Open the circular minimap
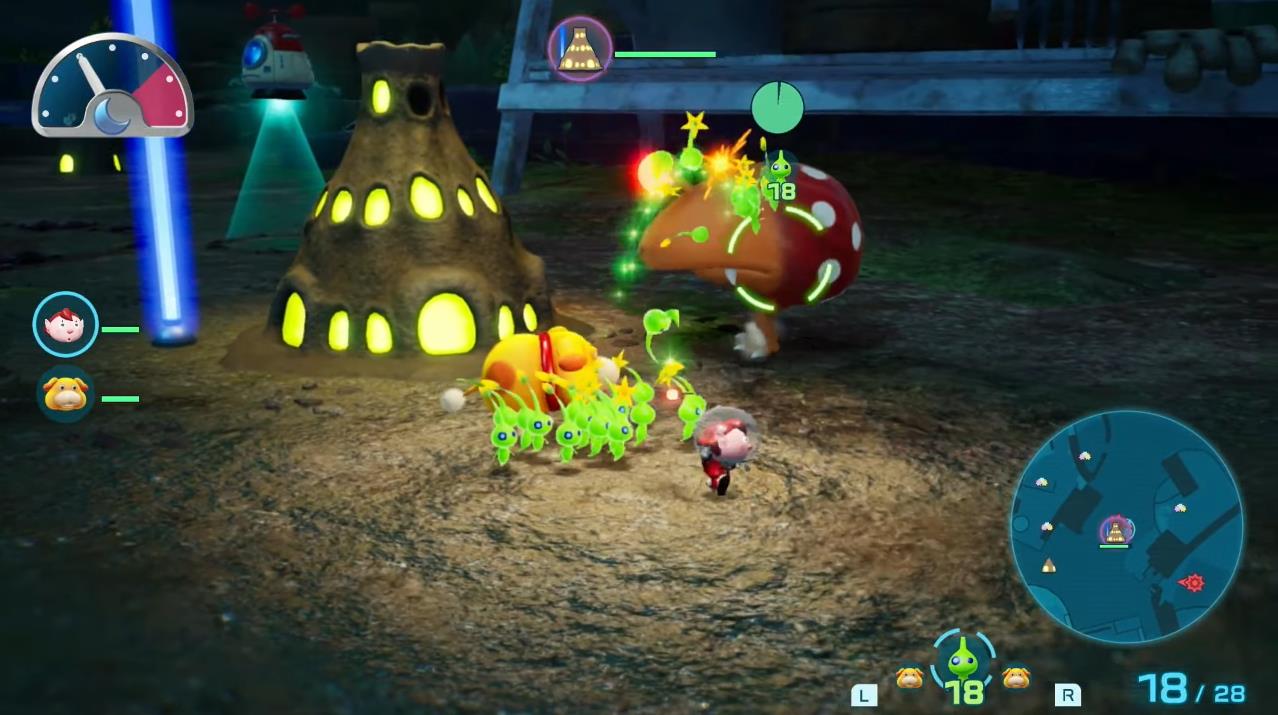Image resolution: width=1278 pixels, height=715 pixels. click(x=1127, y=527)
